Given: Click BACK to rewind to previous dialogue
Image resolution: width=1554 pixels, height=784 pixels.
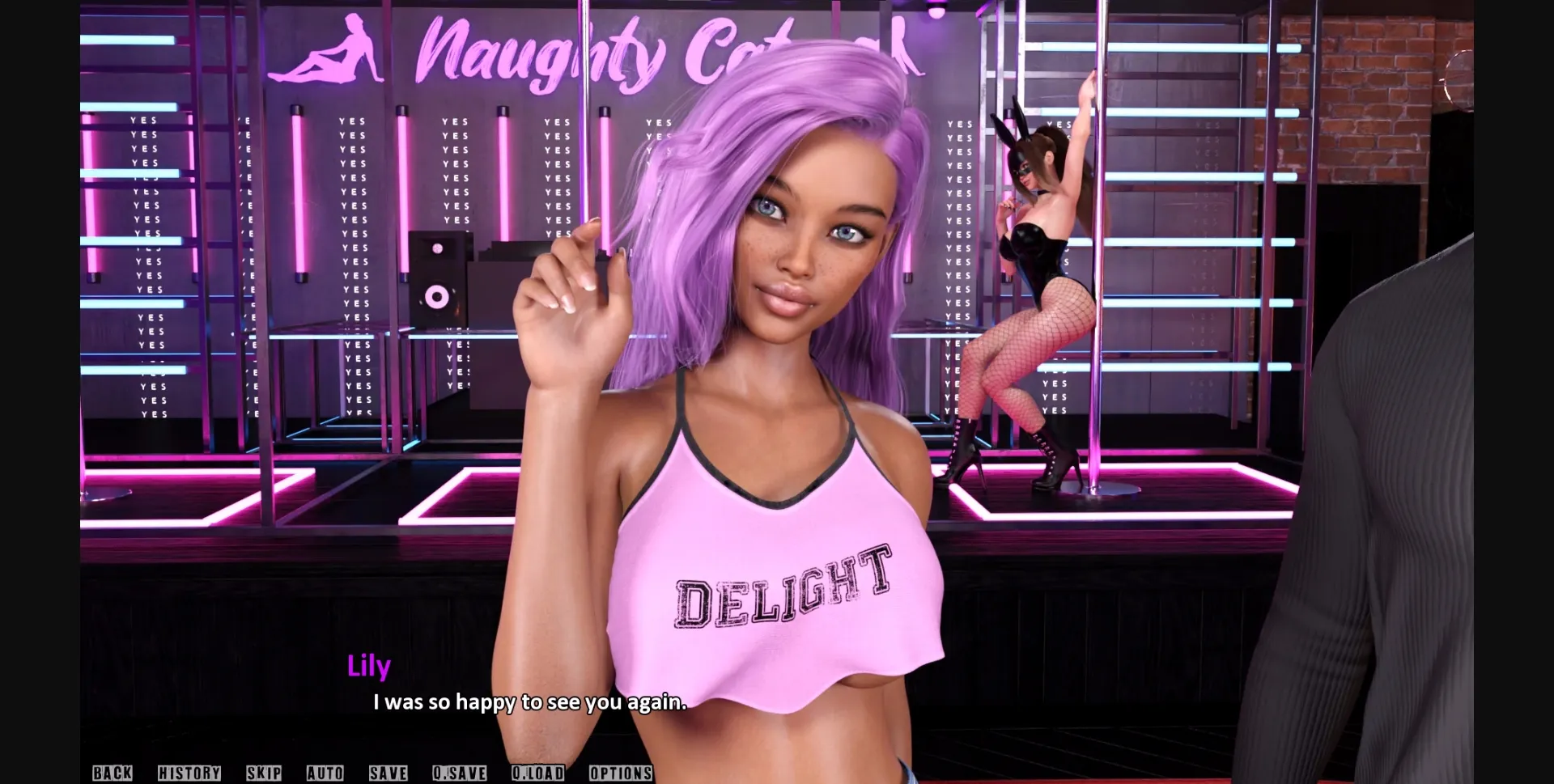Looking at the screenshot, I should [112, 773].
